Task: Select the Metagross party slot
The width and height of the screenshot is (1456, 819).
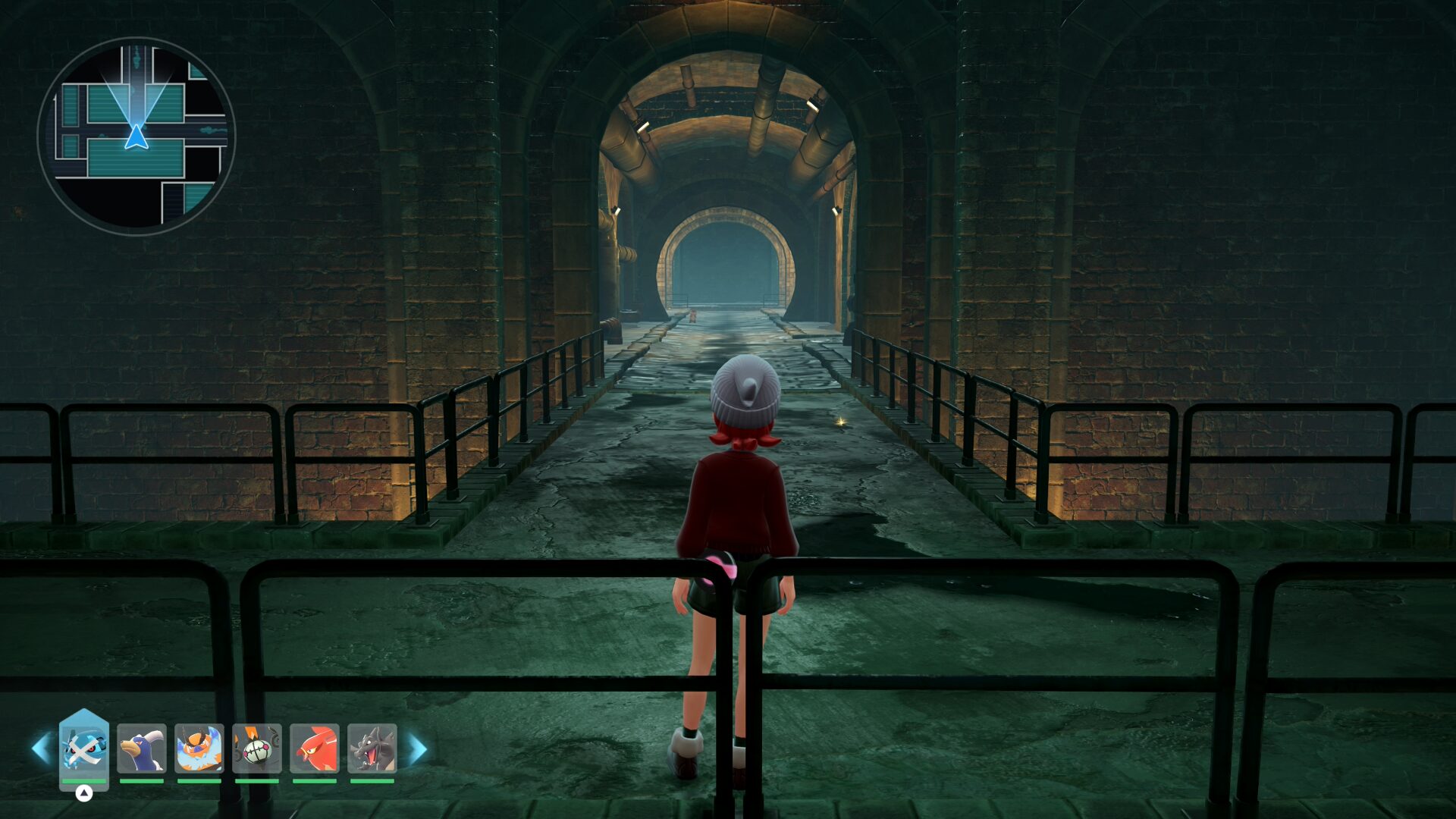Action: [x=84, y=748]
